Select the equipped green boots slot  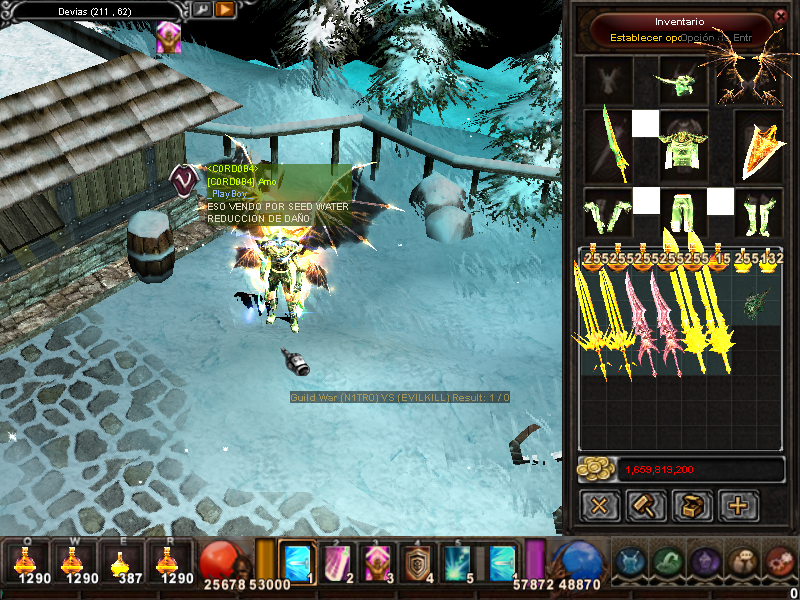pyautogui.click(x=758, y=211)
